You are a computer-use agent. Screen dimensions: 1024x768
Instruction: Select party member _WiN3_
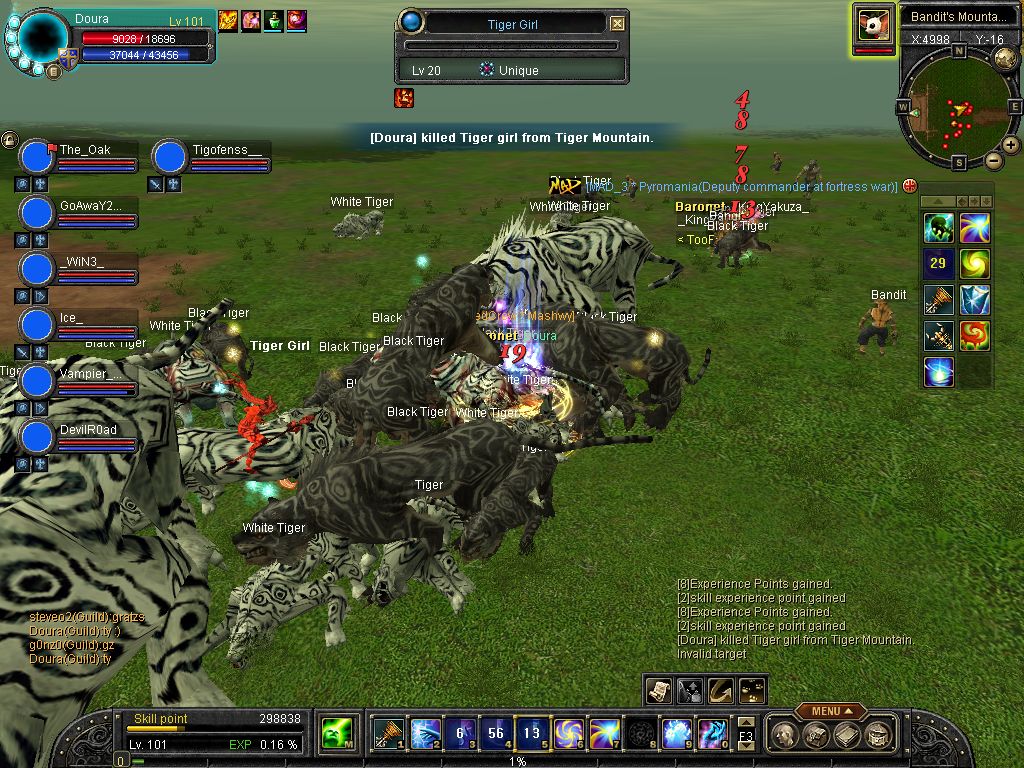click(37, 269)
